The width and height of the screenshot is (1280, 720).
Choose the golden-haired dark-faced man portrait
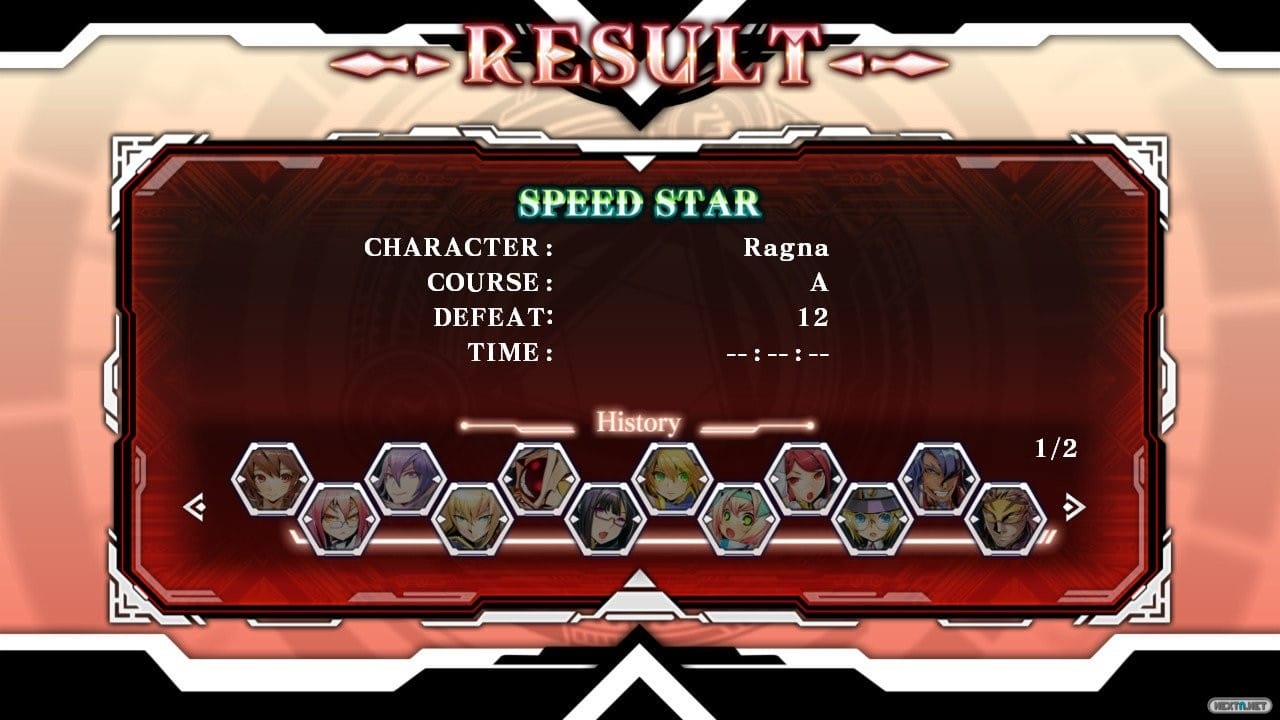(1005, 519)
